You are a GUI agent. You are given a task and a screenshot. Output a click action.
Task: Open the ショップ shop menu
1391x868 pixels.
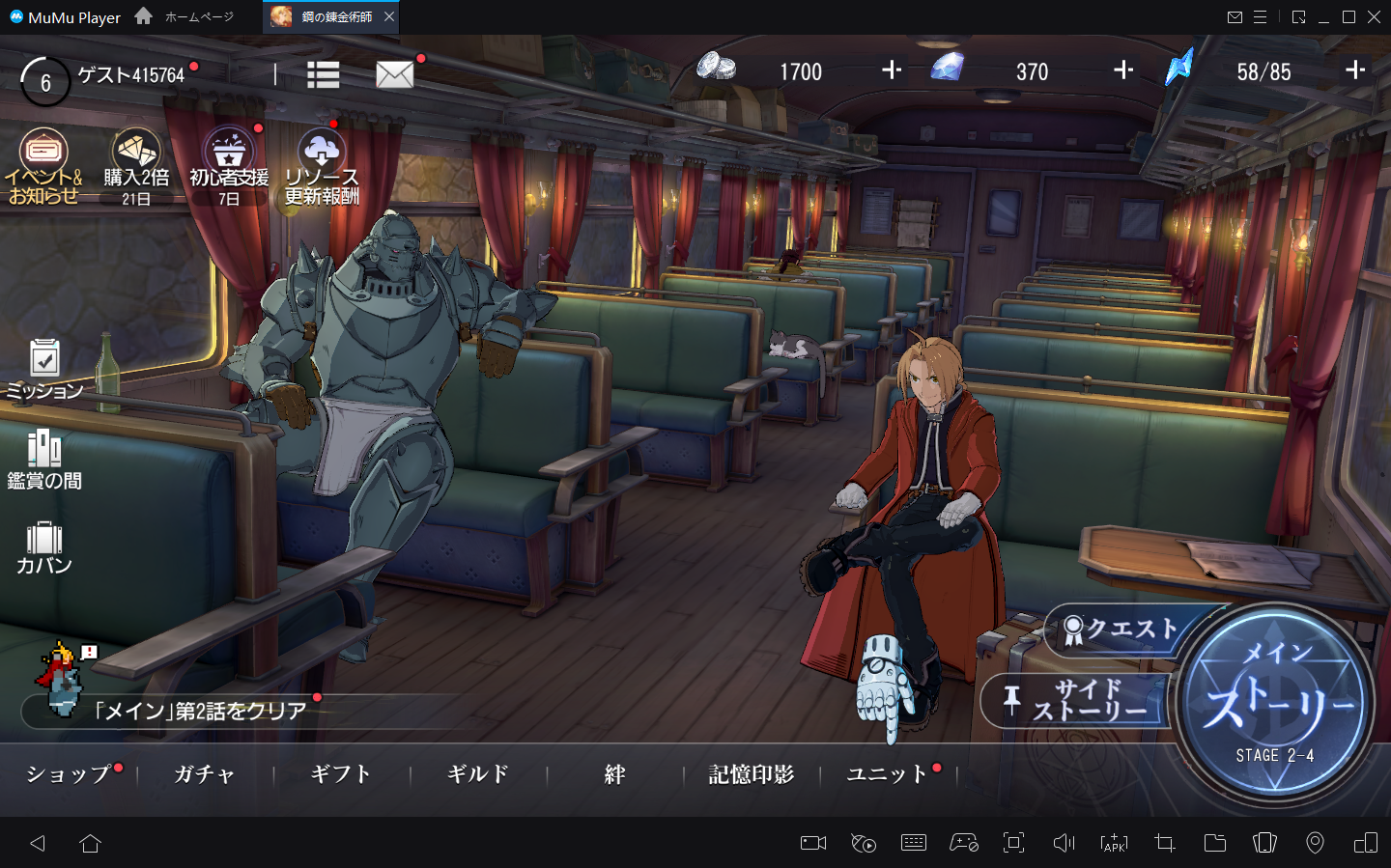pos(69,774)
